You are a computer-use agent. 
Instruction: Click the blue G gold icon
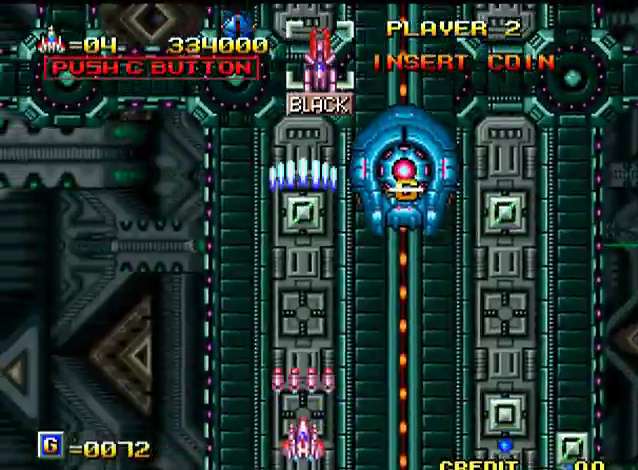point(49,444)
